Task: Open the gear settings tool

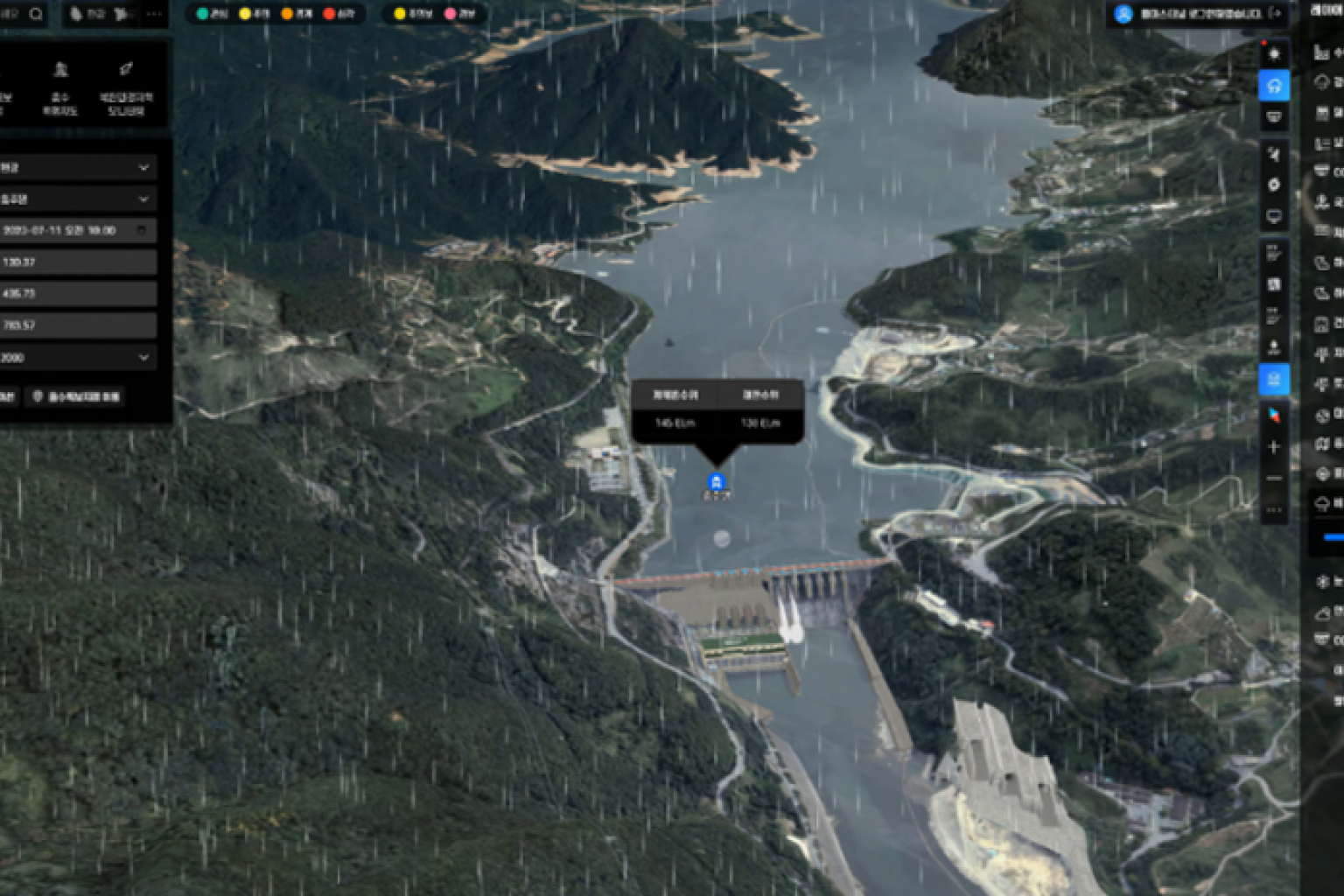Action: tap(1274, 185)
